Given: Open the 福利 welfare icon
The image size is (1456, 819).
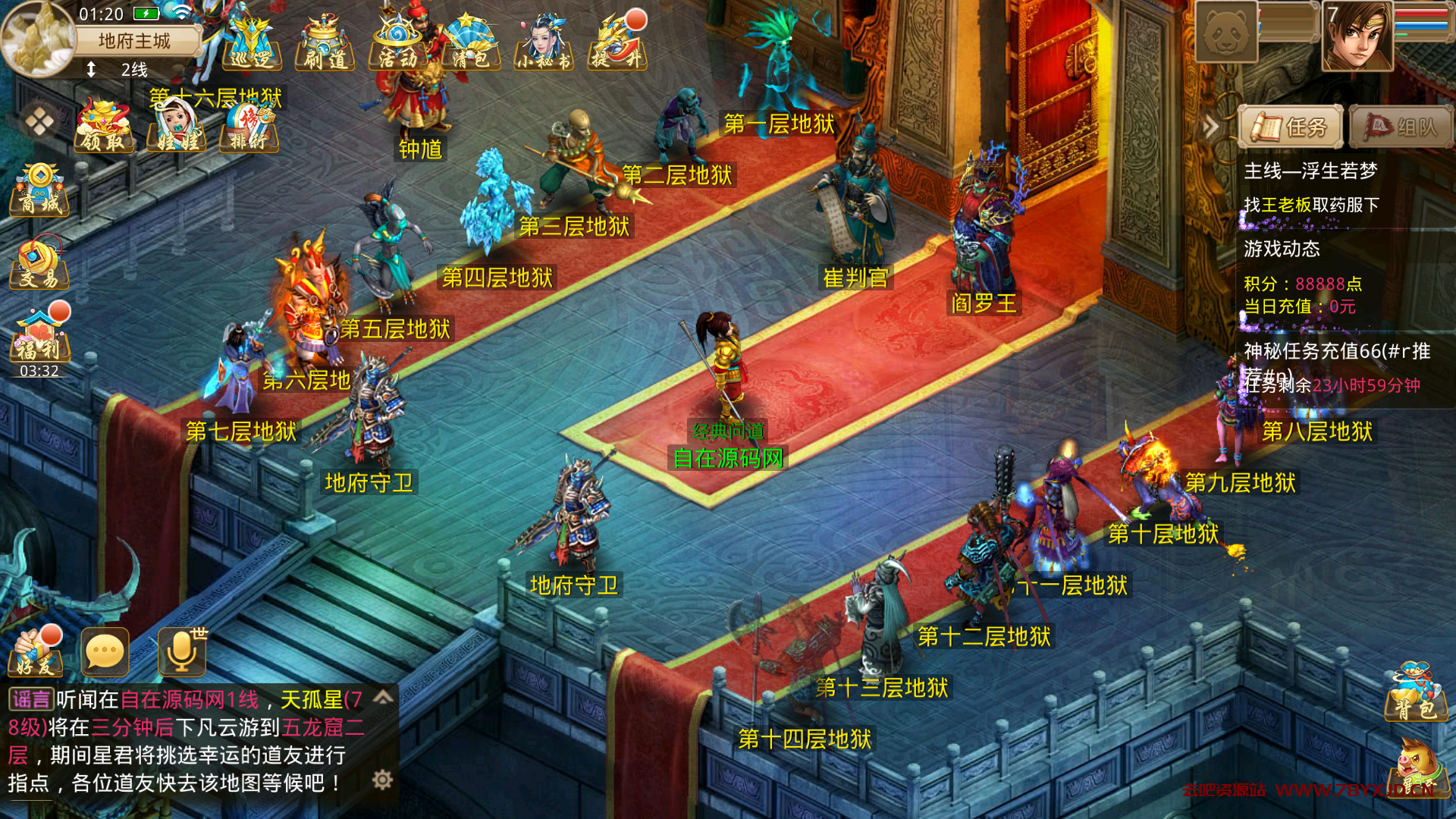Looking at the screenshot, I should point(39,337).
